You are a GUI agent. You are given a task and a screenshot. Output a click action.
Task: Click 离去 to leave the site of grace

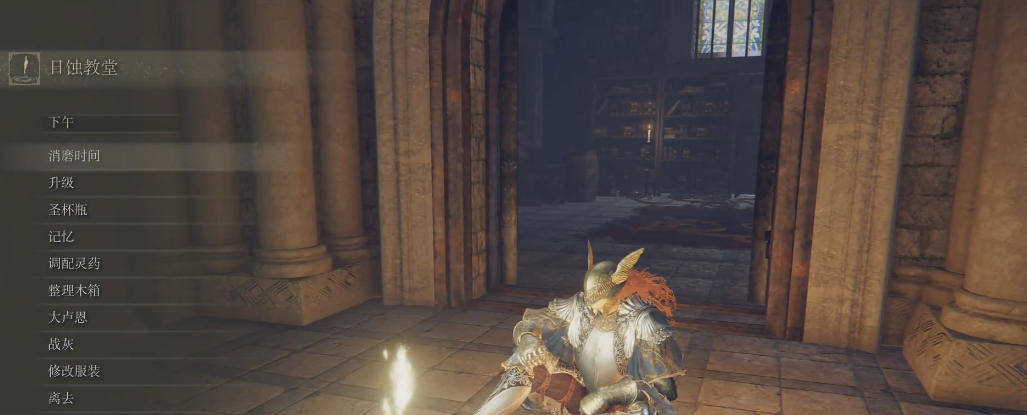click(61, 399)
